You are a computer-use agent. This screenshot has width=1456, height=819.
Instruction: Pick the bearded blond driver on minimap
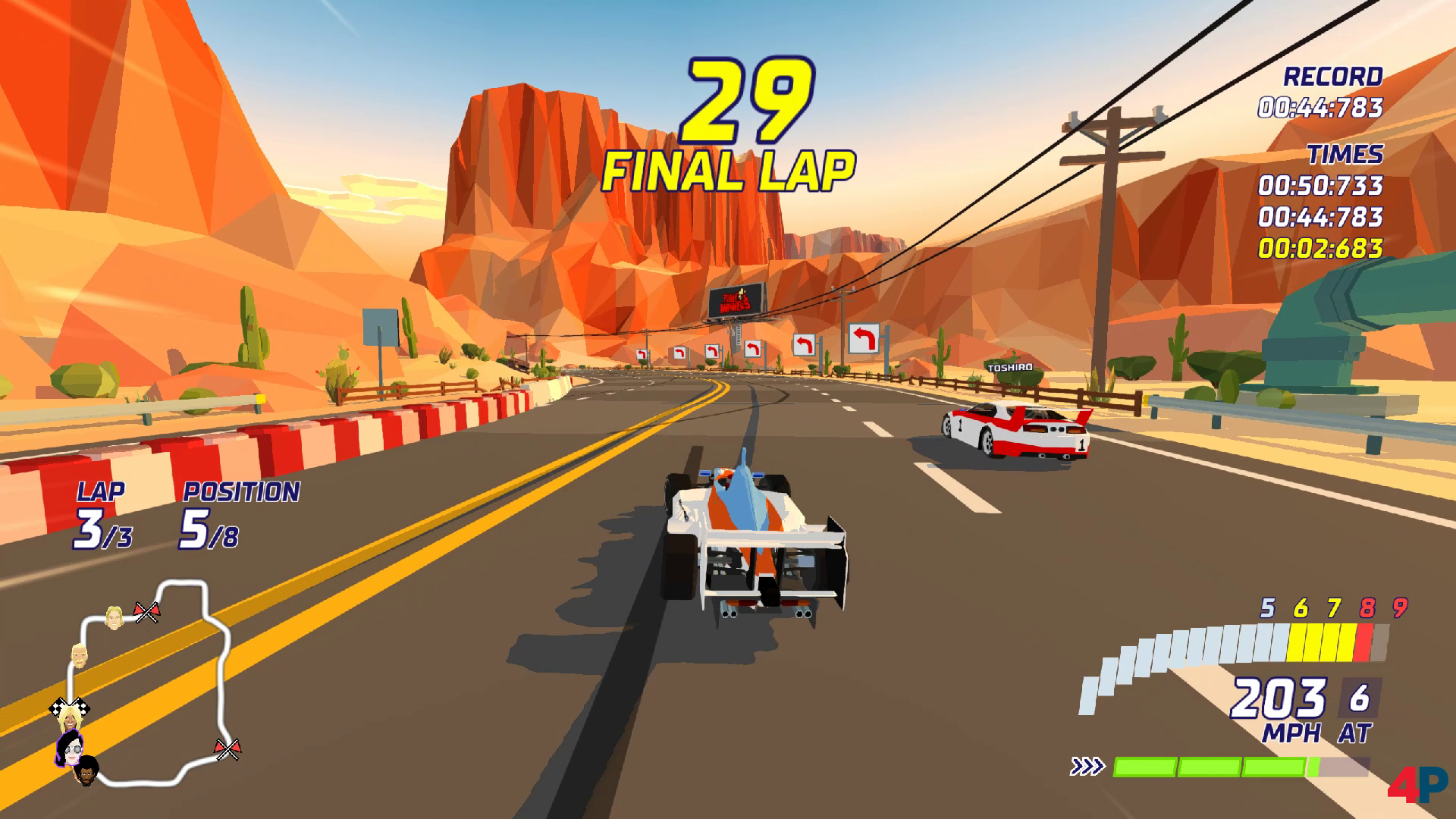(x=80, y=655)
